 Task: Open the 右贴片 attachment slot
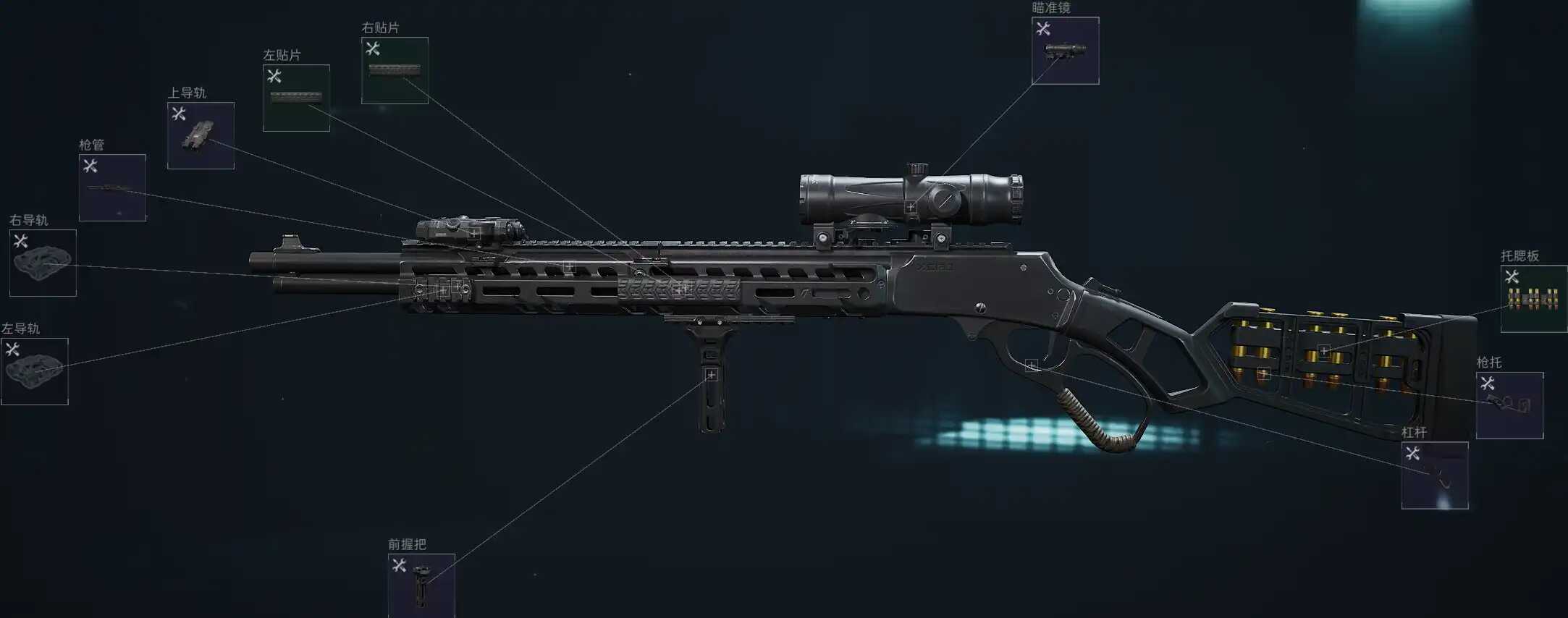[x=395, y=71]
